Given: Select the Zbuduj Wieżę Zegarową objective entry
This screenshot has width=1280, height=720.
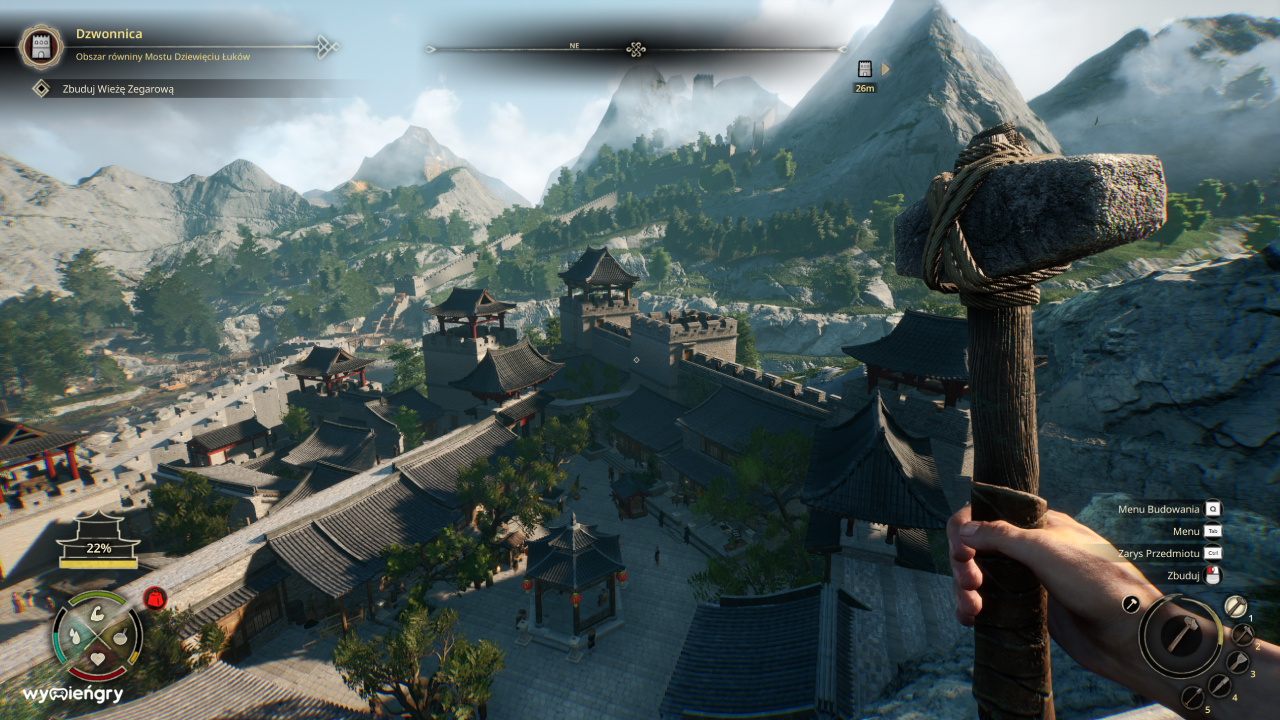Looking at the screenshot, I should click(x=120, y=87).
